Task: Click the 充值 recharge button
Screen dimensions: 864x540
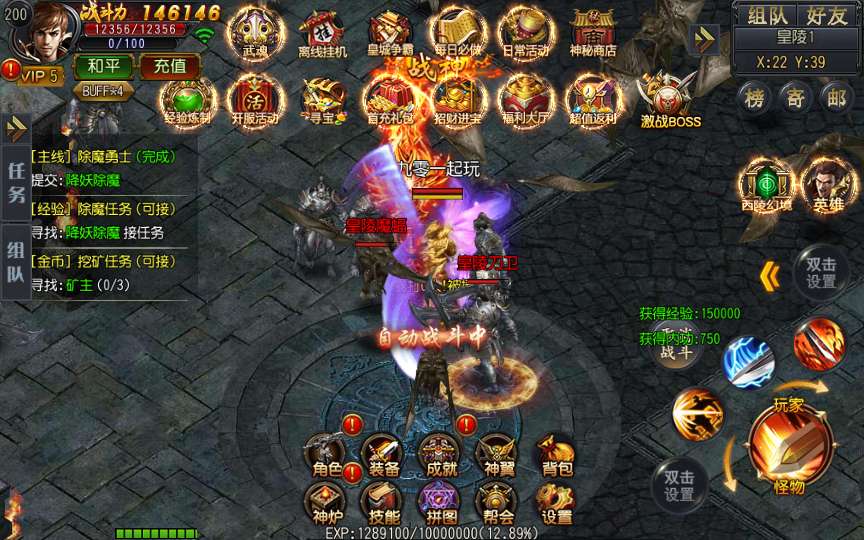Action: pos(169,67)
